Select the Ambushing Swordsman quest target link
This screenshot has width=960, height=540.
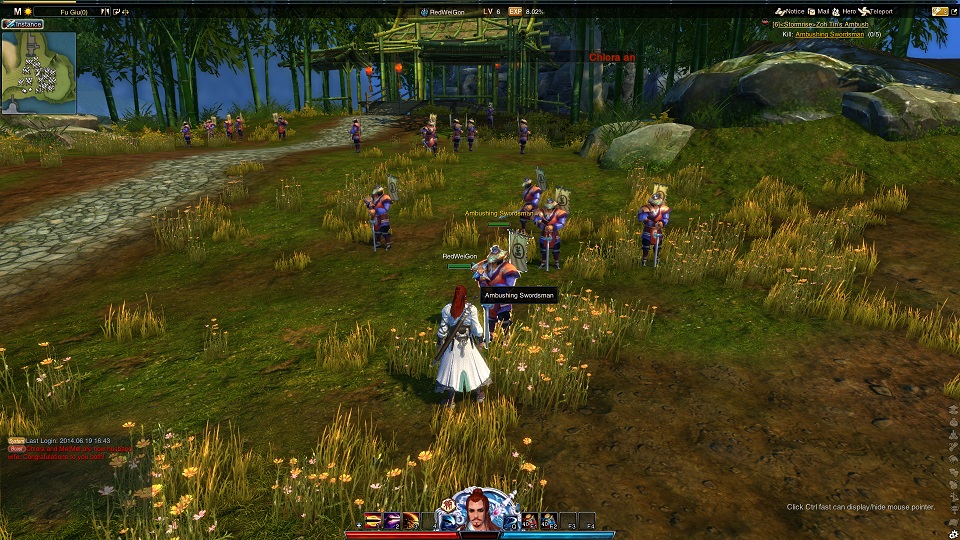click(x=828, y=35)
